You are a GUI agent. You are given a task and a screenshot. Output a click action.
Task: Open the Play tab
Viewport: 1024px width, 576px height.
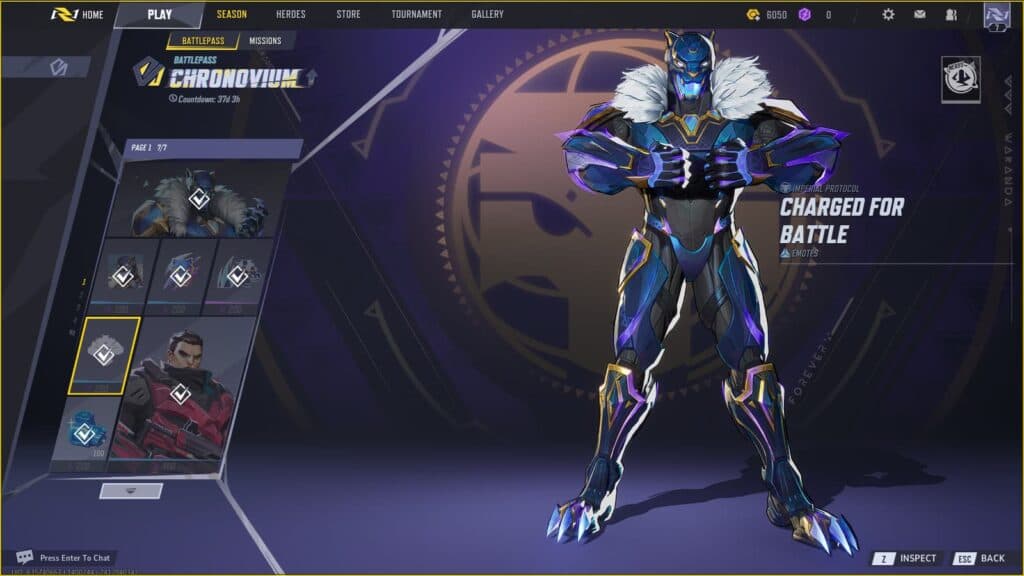point(160,15)
